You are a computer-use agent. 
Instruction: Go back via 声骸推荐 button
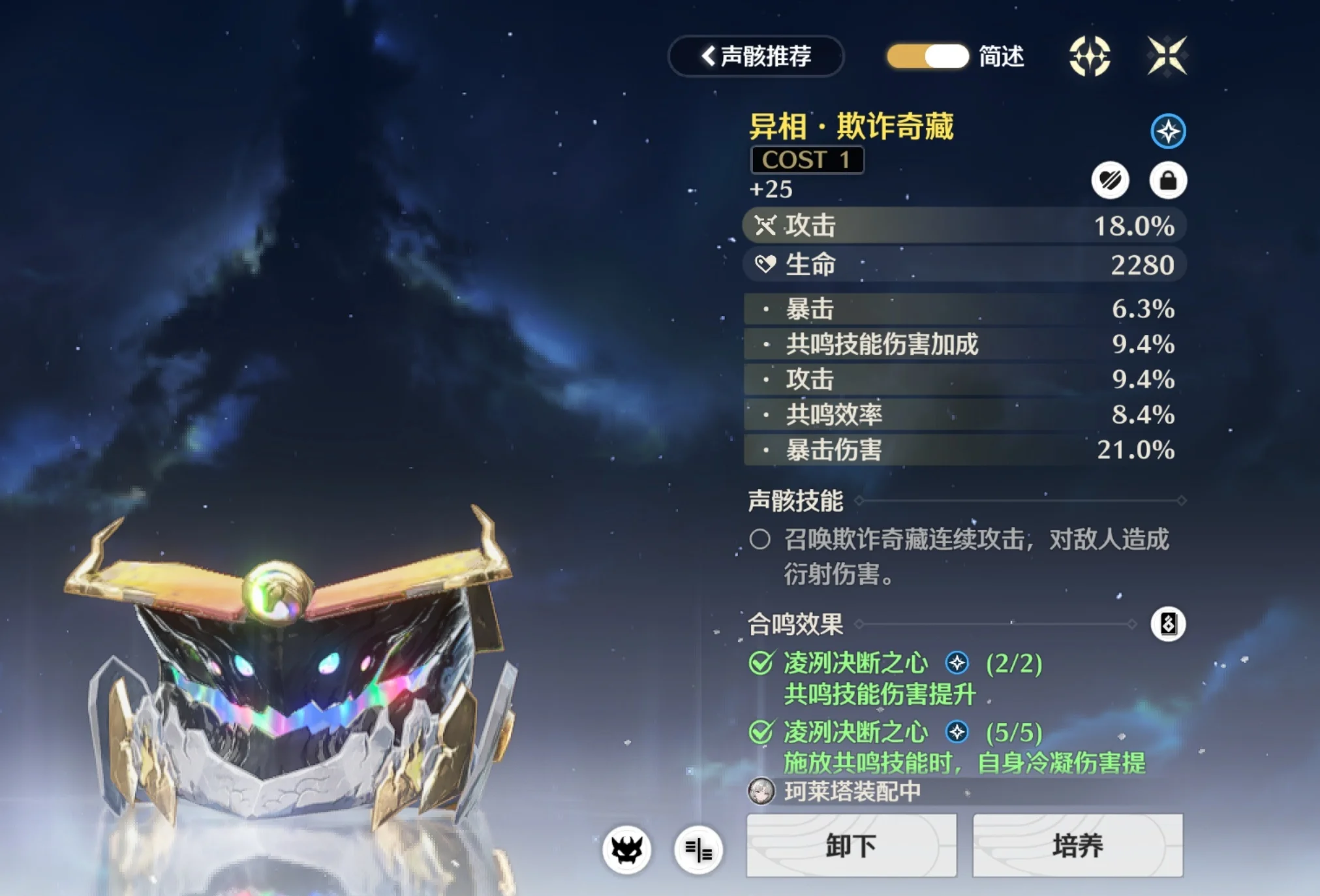(x=756, y=57)
